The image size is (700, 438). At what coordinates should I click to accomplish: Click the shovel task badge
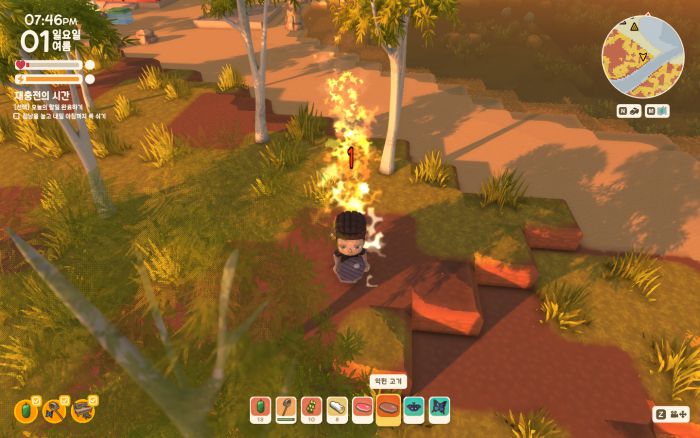[x=54, y=410]
